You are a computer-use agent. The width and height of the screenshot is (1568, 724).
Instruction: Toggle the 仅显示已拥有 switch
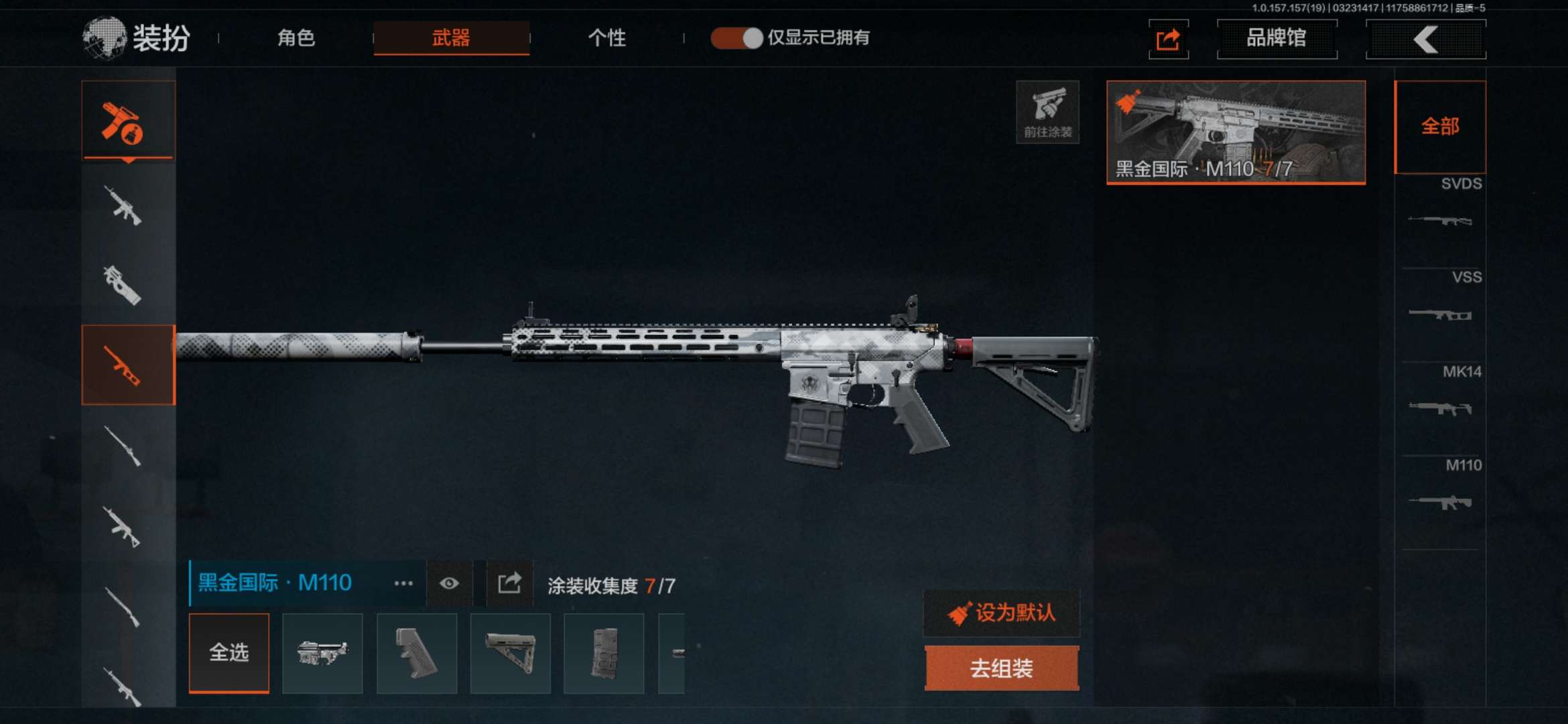736,38
